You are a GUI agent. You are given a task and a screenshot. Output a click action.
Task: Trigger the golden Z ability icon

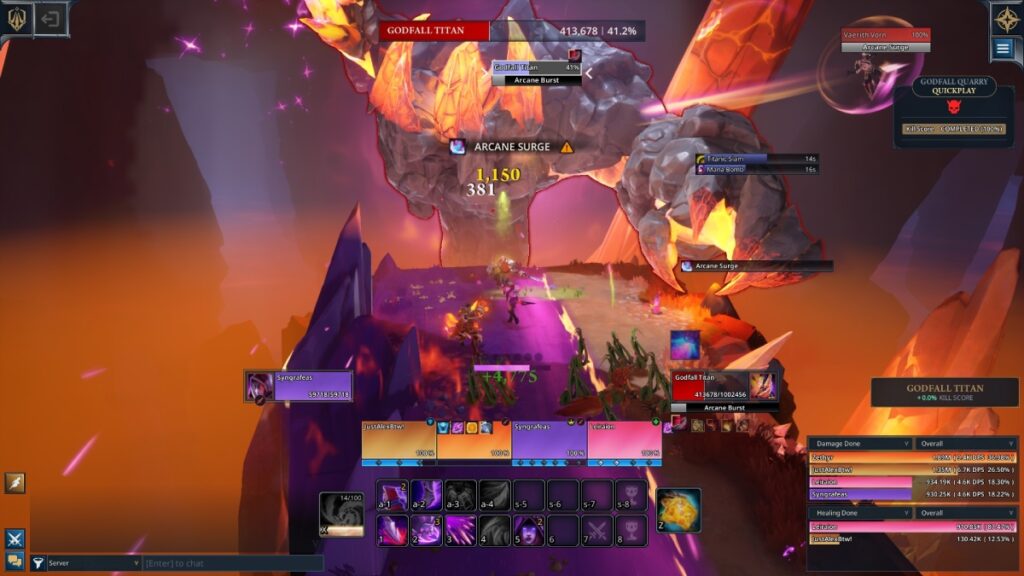[x=679, y=510]
